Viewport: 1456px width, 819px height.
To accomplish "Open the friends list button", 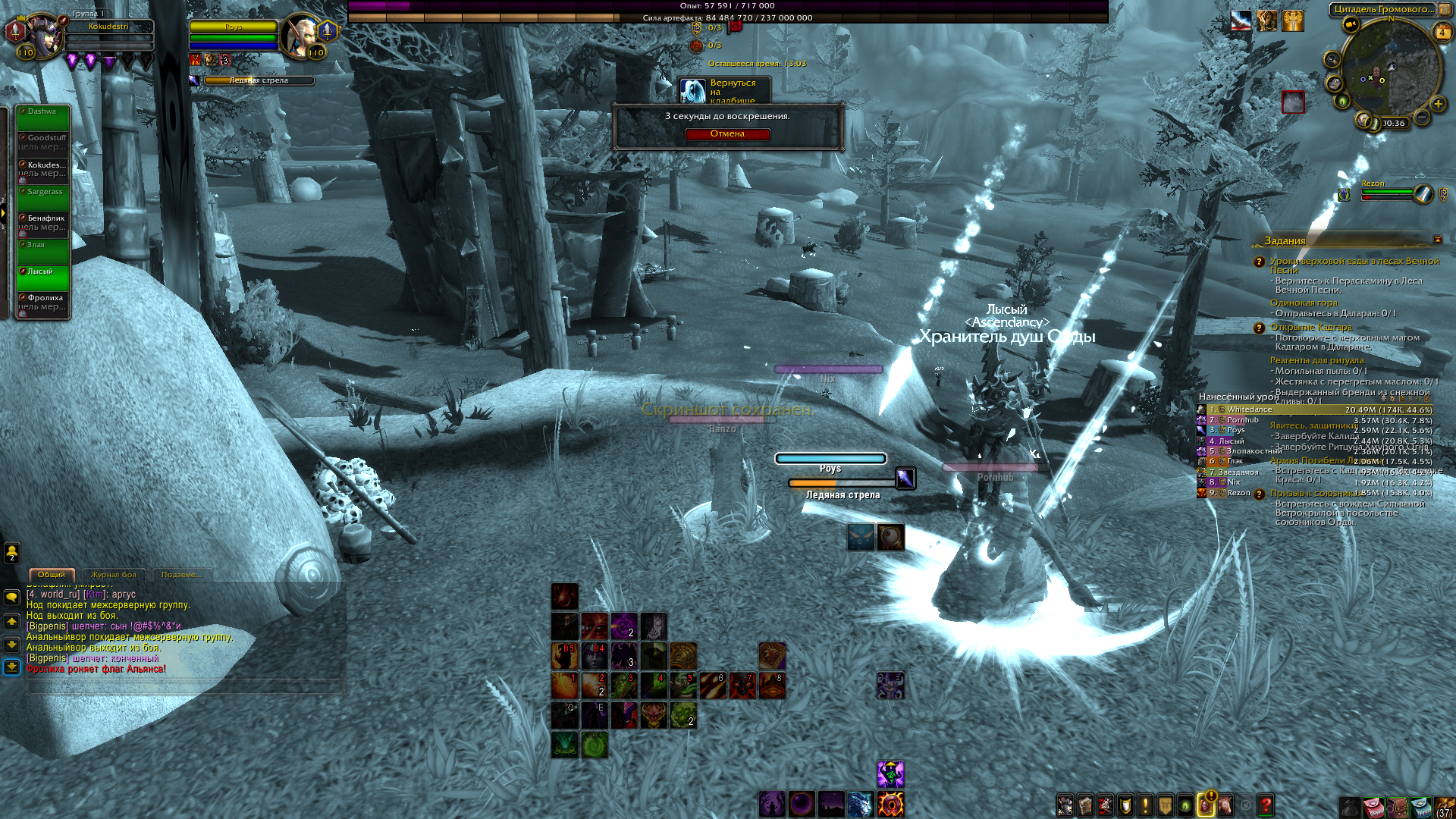I will tap(12, 552).
